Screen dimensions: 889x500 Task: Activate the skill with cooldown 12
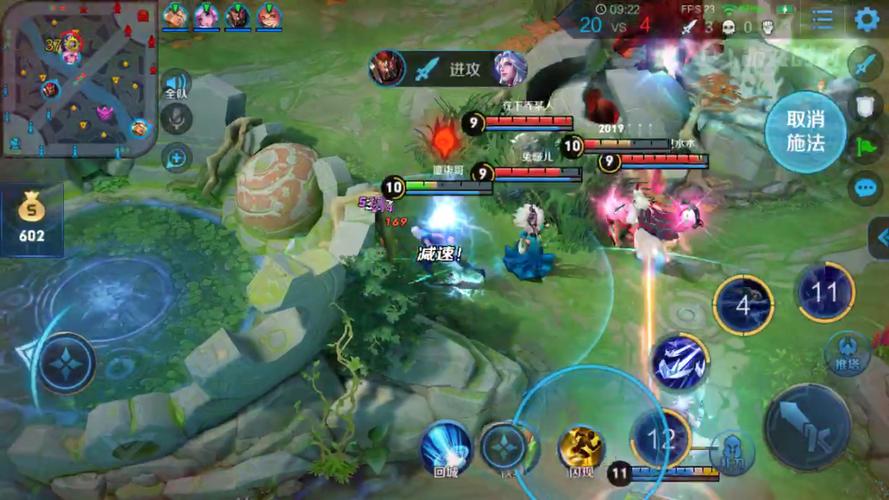click(660, 436)
